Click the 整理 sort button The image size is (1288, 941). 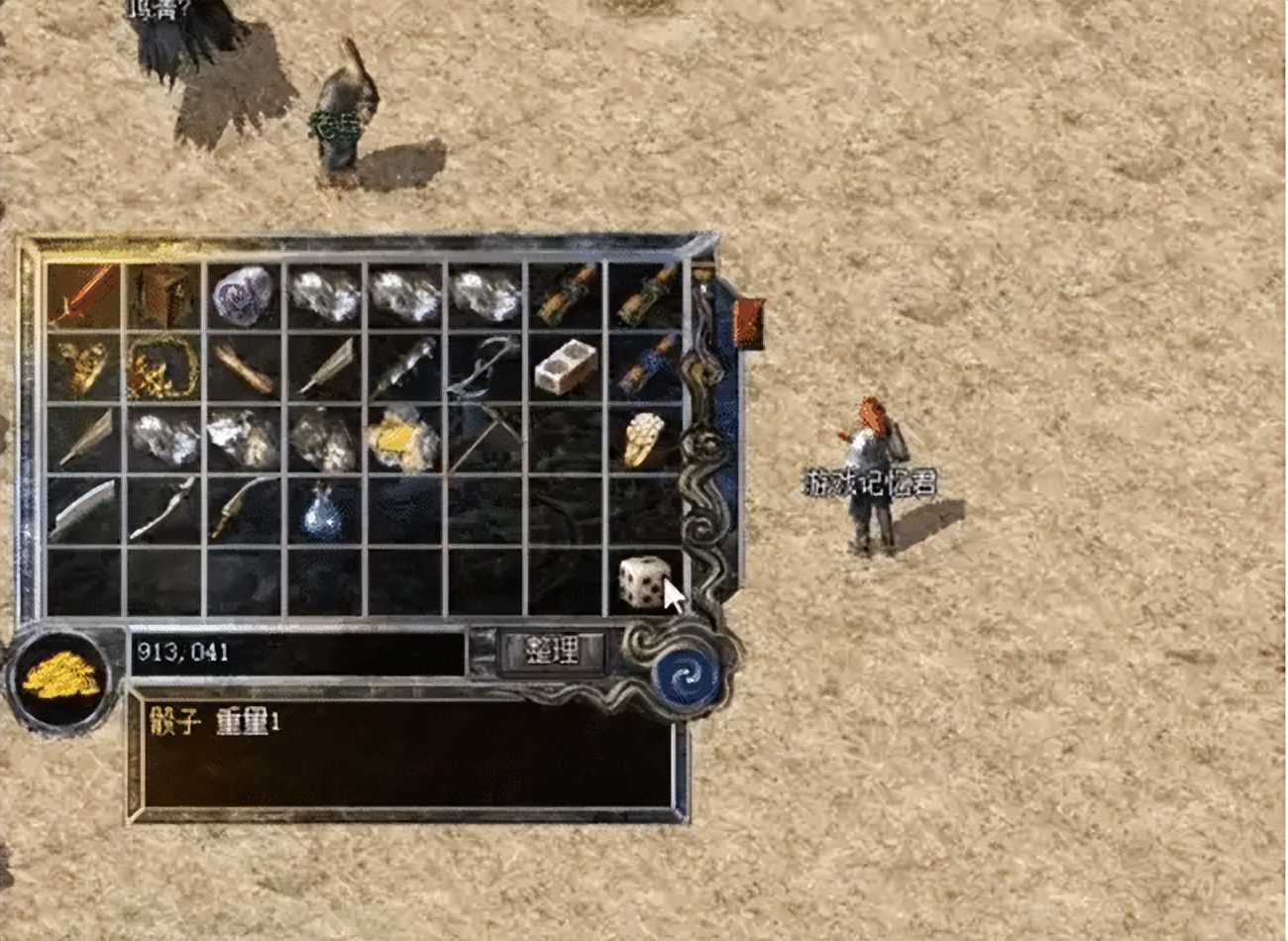[552, 652]
